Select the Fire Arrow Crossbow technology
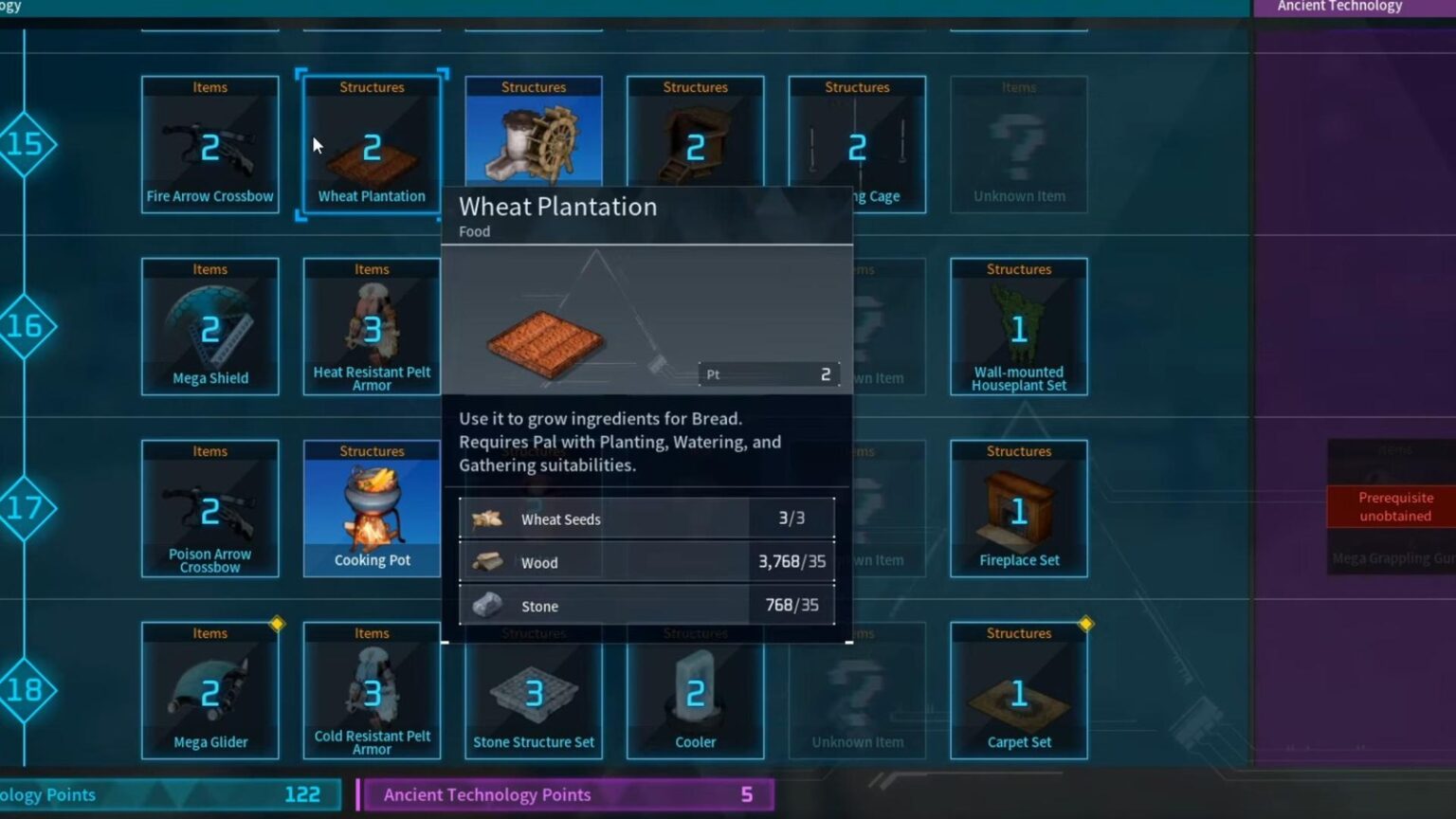The width and height of the screenshot is (1456, 819). [x=209, y=142]
